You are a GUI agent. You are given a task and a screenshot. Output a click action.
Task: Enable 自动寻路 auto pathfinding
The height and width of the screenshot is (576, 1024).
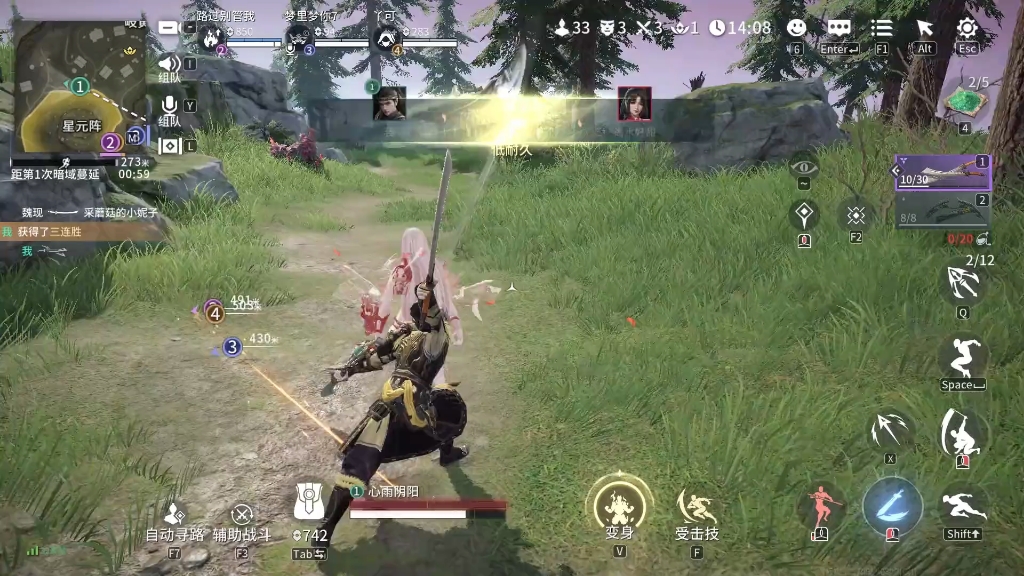(174, 514)
